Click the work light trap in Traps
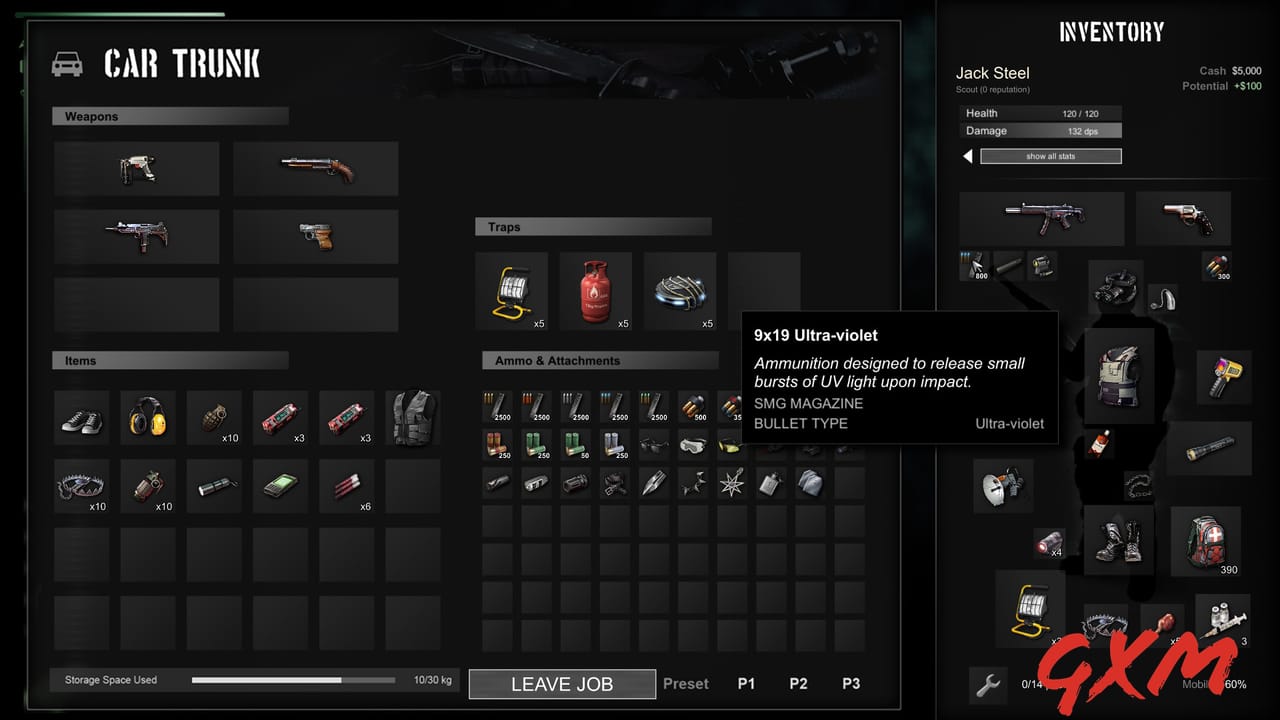This screenshot has height=720, width=1280. [x=511, y=289]
